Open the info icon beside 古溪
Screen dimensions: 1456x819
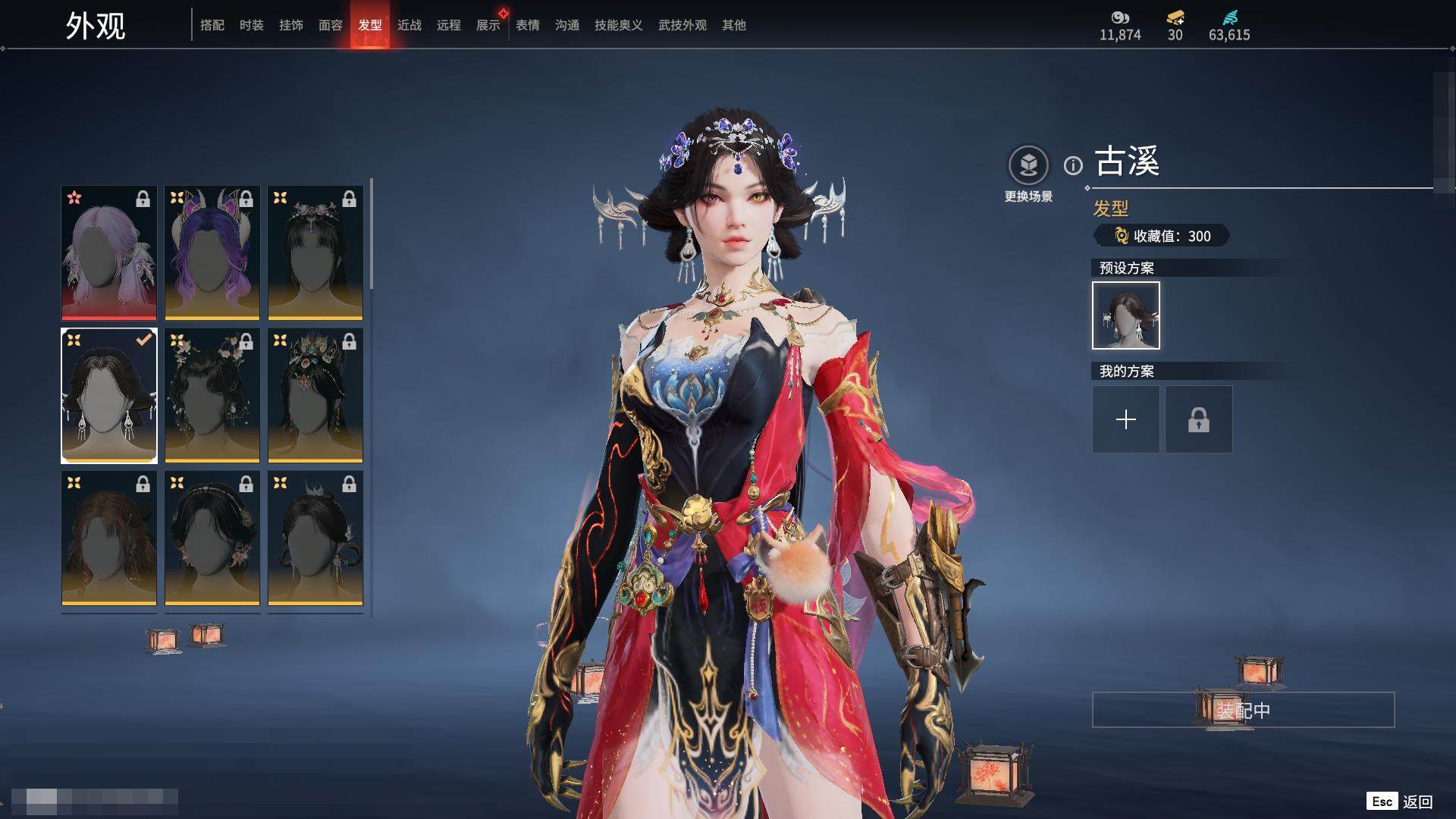(1073, 165)
